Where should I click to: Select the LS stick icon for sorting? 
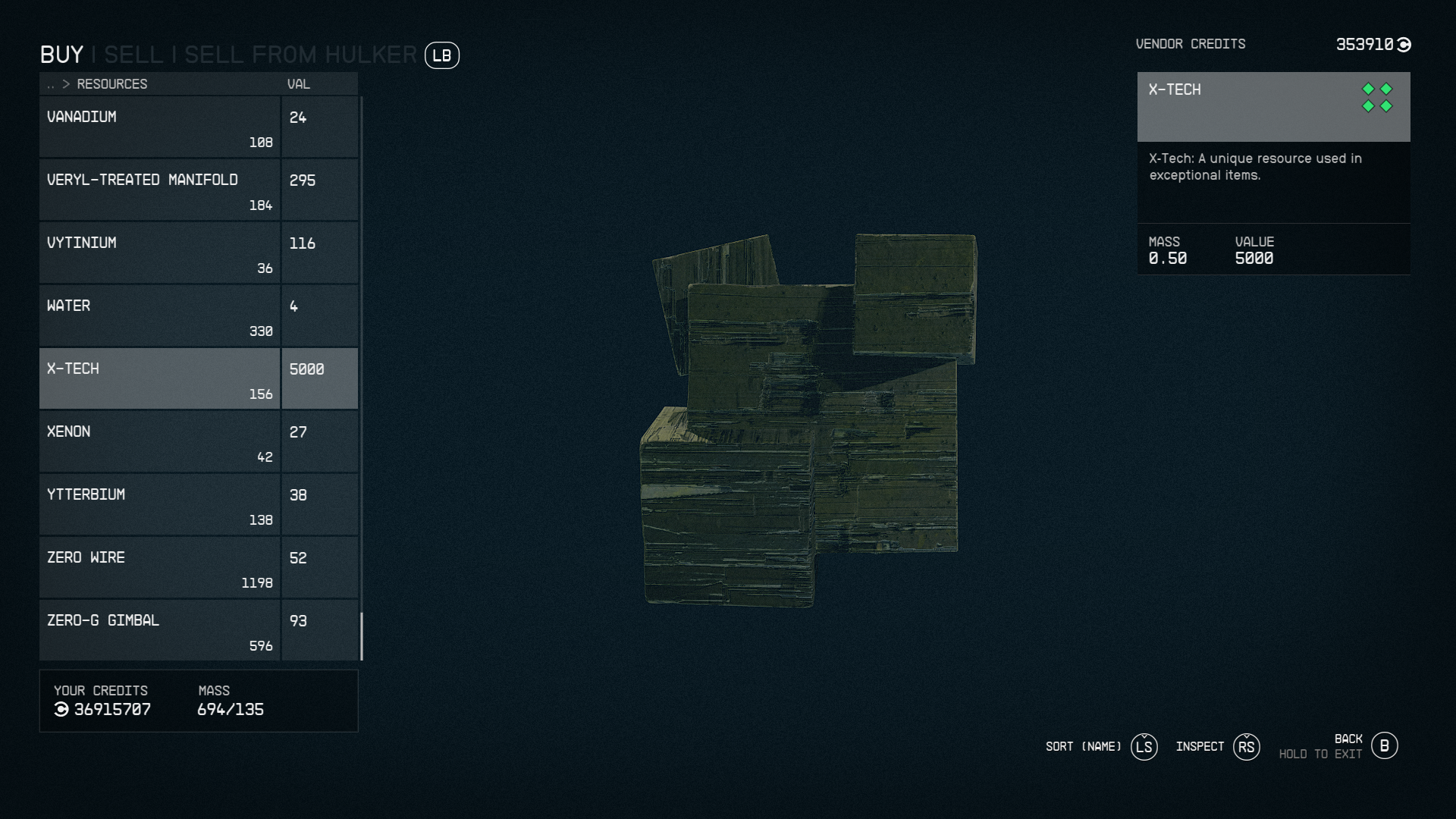pyautogui.click(x=1144, y=747)
